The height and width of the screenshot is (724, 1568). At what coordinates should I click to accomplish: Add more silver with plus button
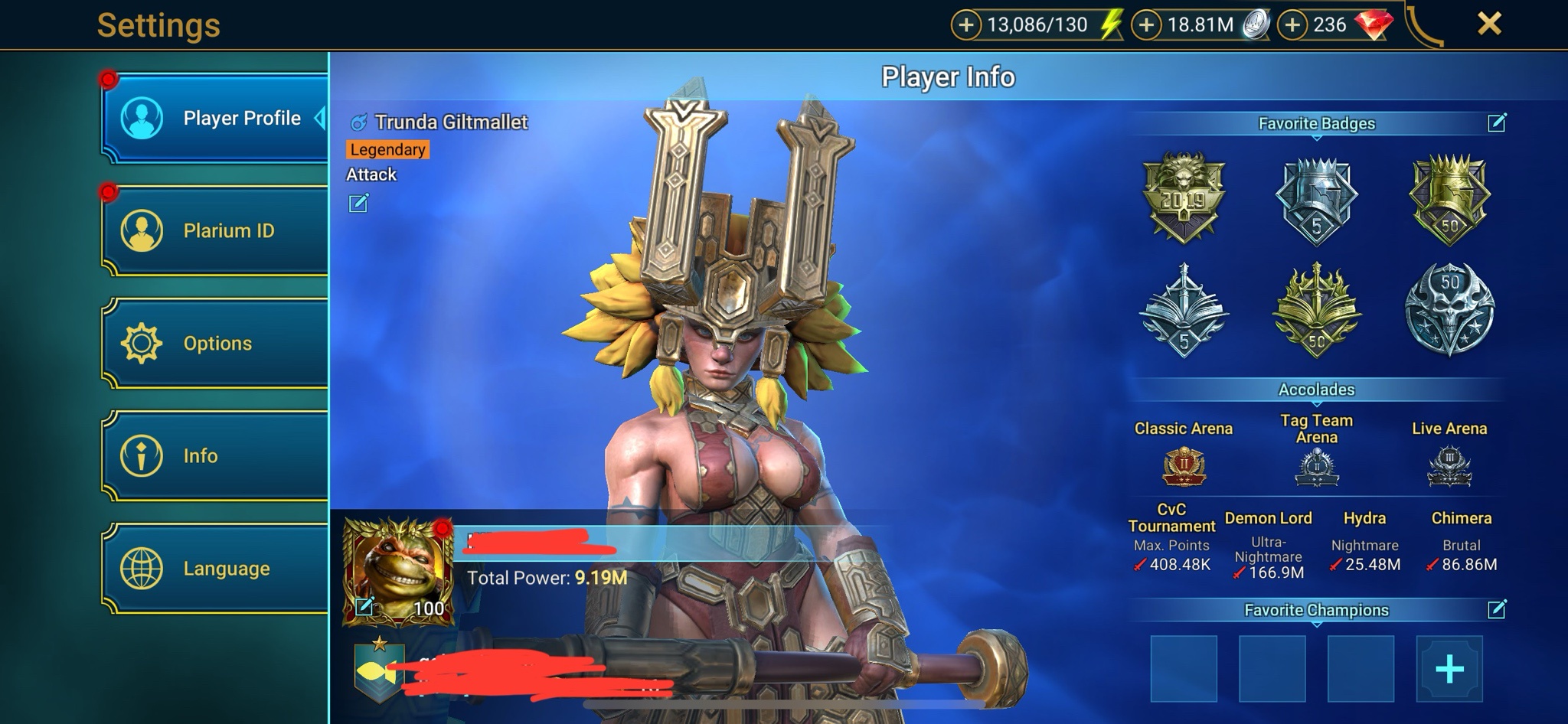pos(1146,25)
